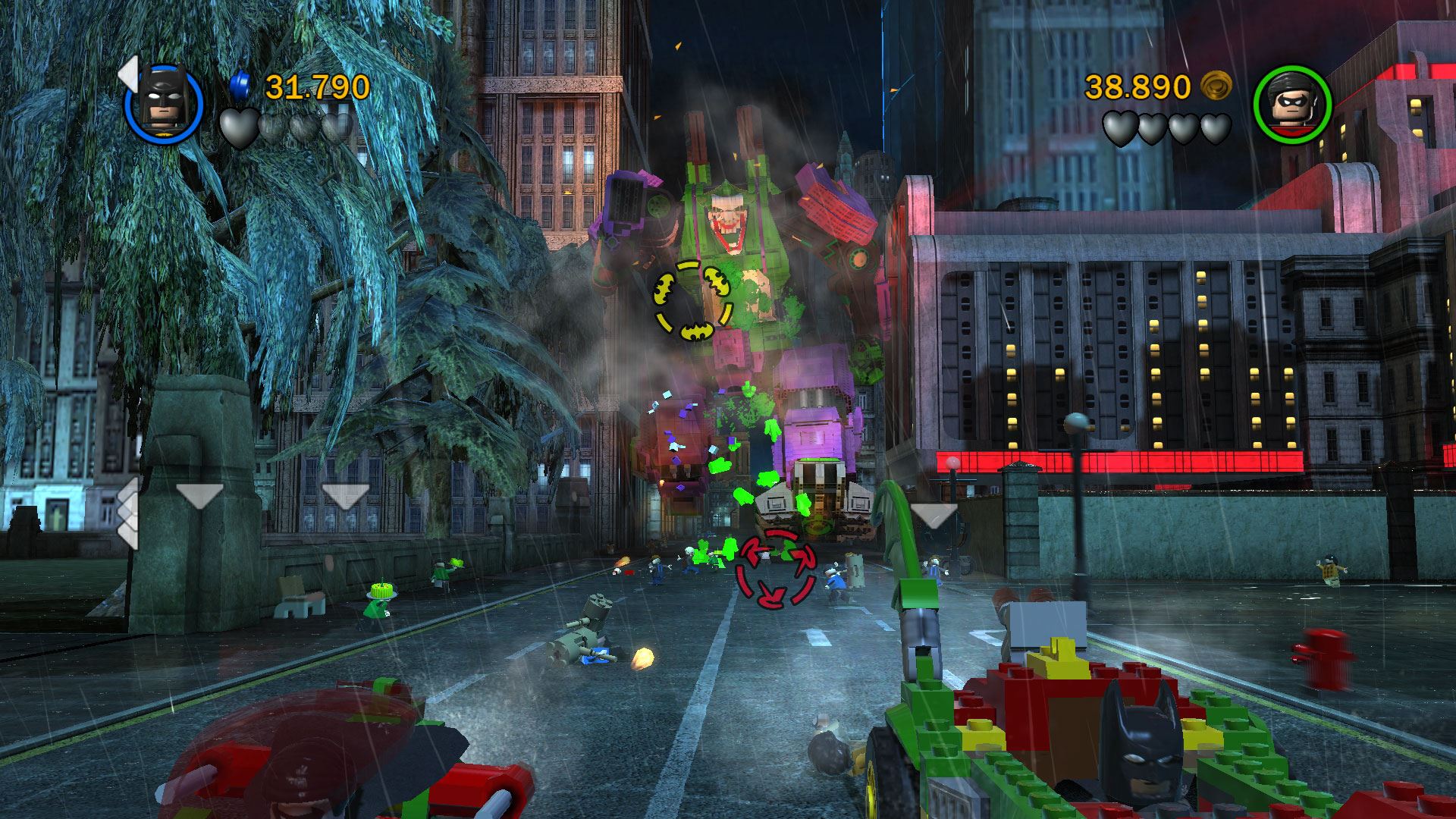Select Batman's character portrait
Image resolution: width=1456 pixels, height=819 pixels.
pos(164,103)
